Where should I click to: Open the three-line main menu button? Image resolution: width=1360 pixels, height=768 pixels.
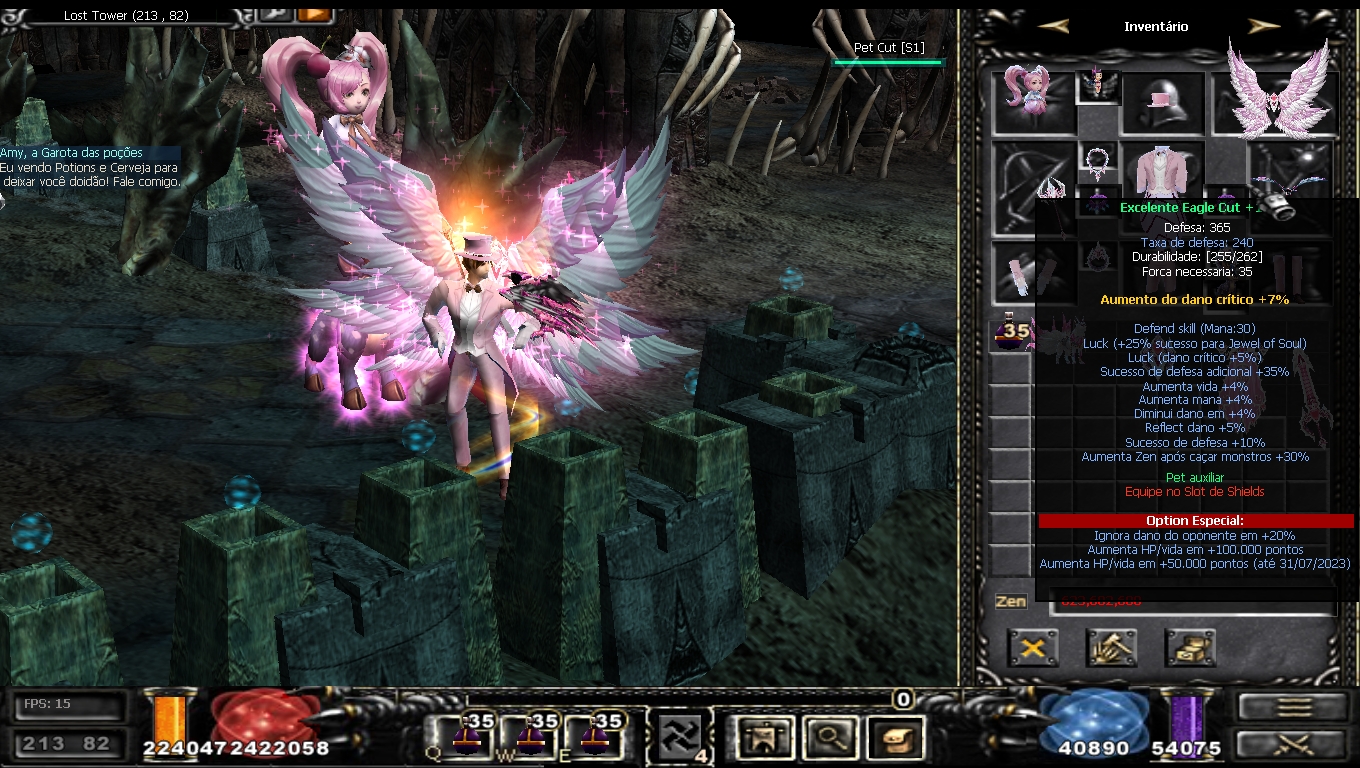pyautogui.click(x=1294, y=707)
